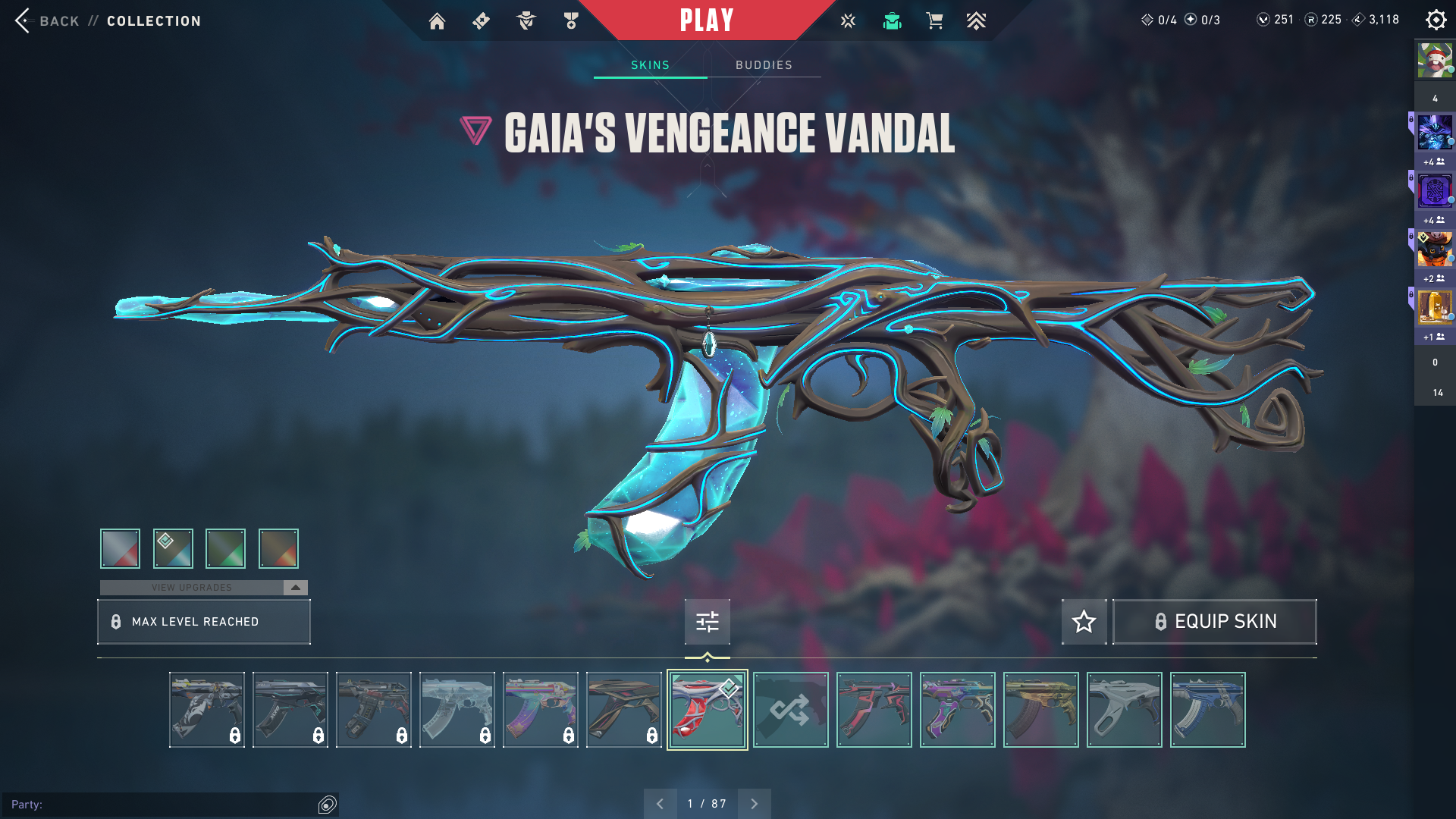This screenshot has height=819, width=1456.
Task: Choose the green skin variant swatch
Action: (x=225, y=548)
